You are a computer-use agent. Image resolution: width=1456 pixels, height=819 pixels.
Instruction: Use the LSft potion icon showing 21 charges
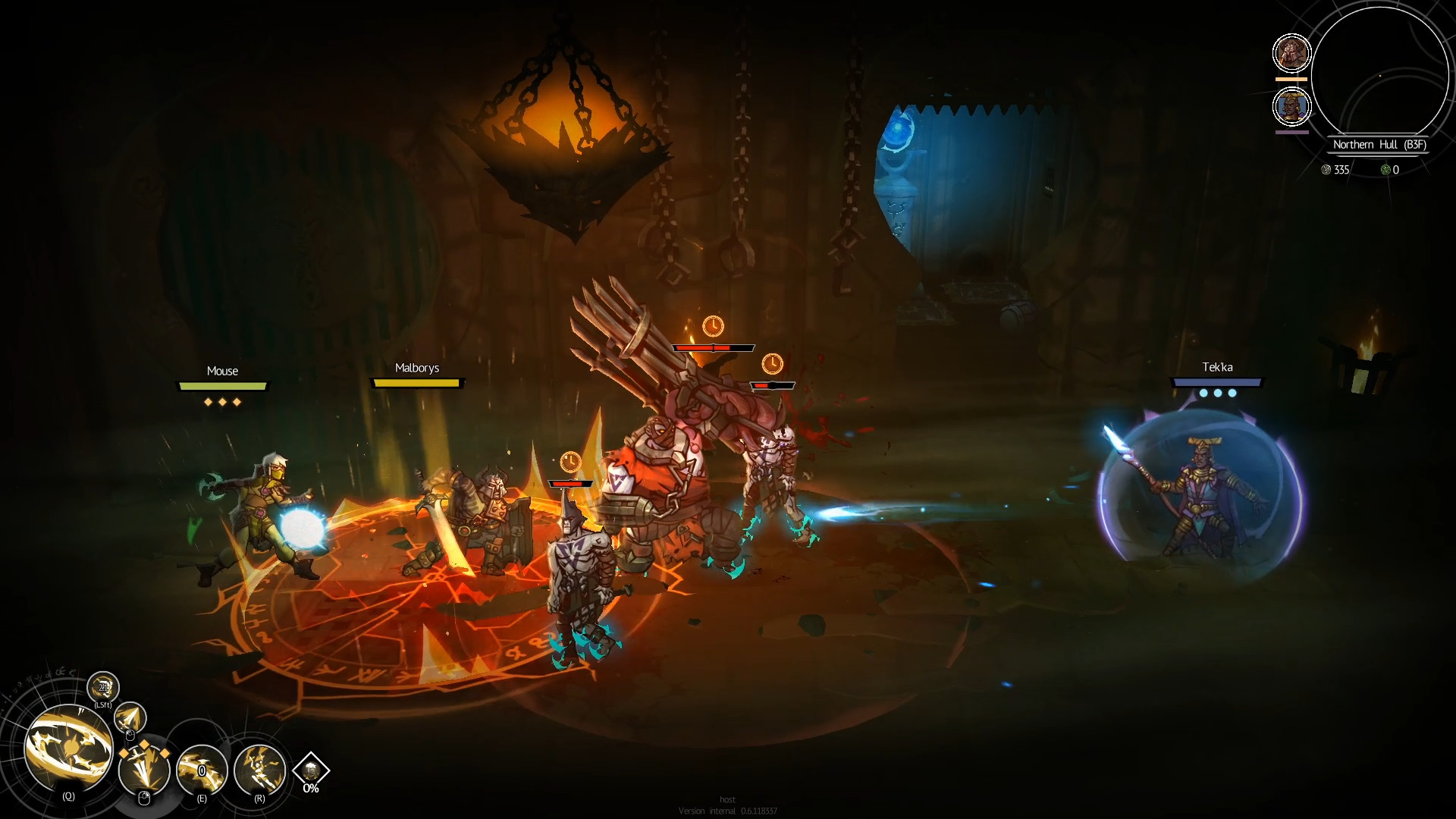103,688
